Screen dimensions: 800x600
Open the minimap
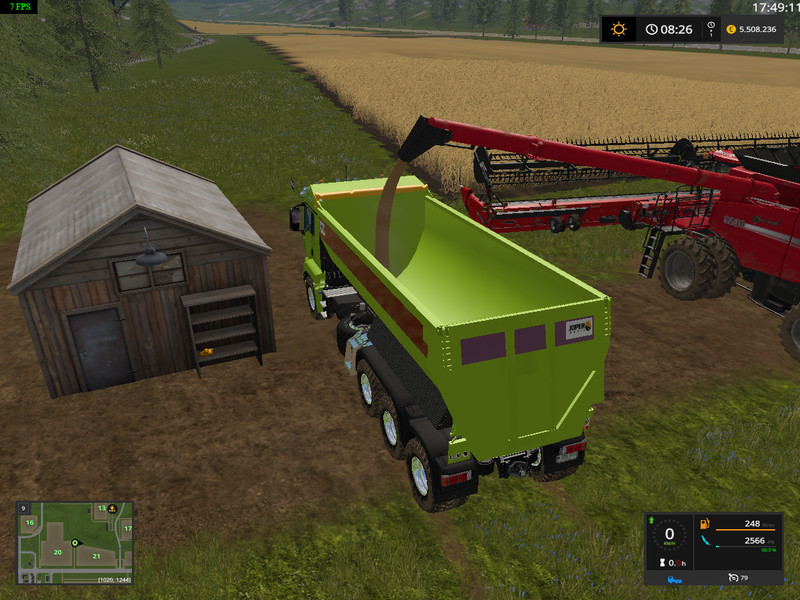(75, 544)
